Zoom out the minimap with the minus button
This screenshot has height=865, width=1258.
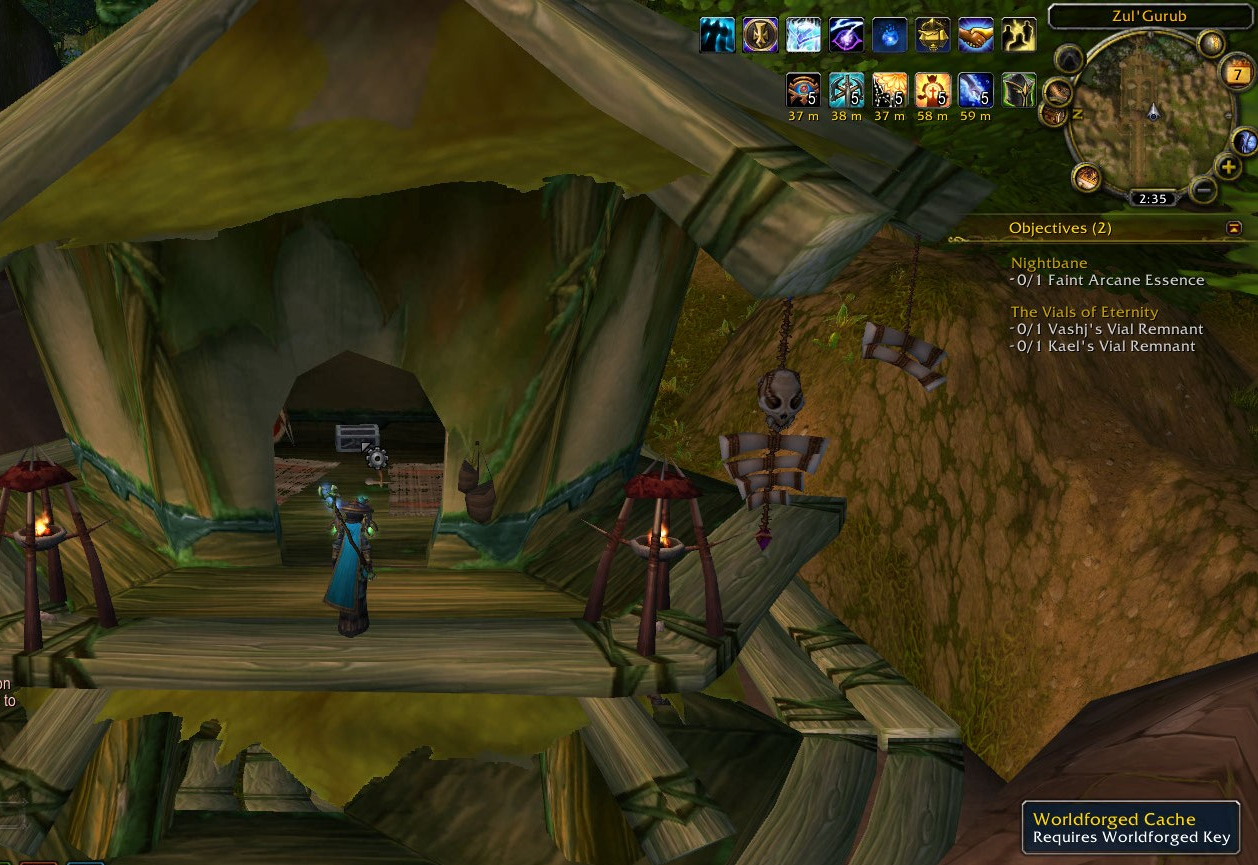(1203, 189)
